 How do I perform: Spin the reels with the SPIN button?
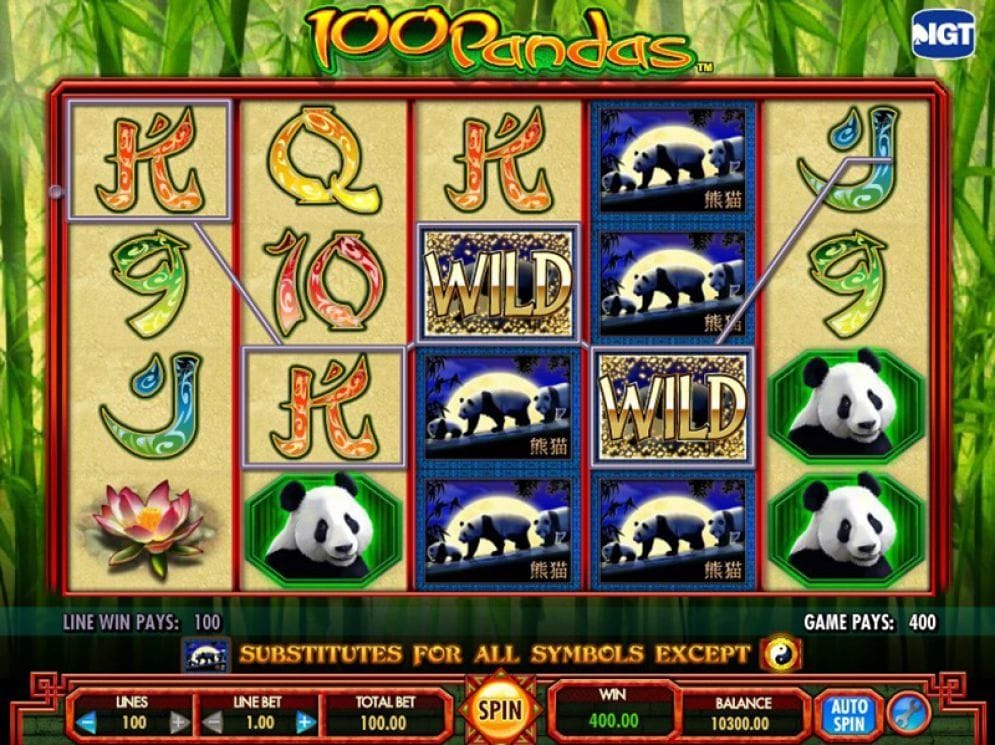pos(499,711)
